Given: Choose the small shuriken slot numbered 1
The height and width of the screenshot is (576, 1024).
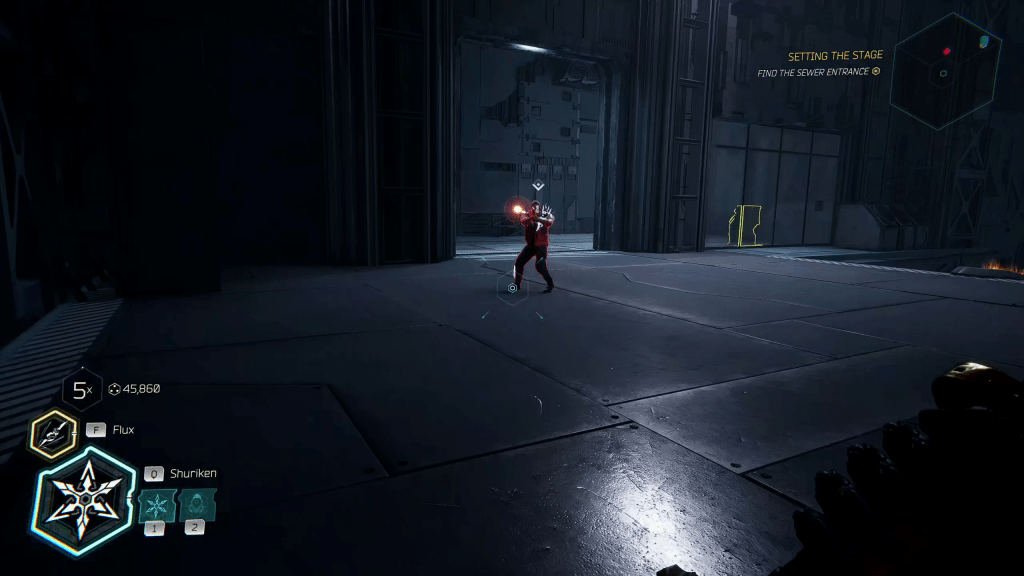Looking at the screenshot, I should (157, 505).
